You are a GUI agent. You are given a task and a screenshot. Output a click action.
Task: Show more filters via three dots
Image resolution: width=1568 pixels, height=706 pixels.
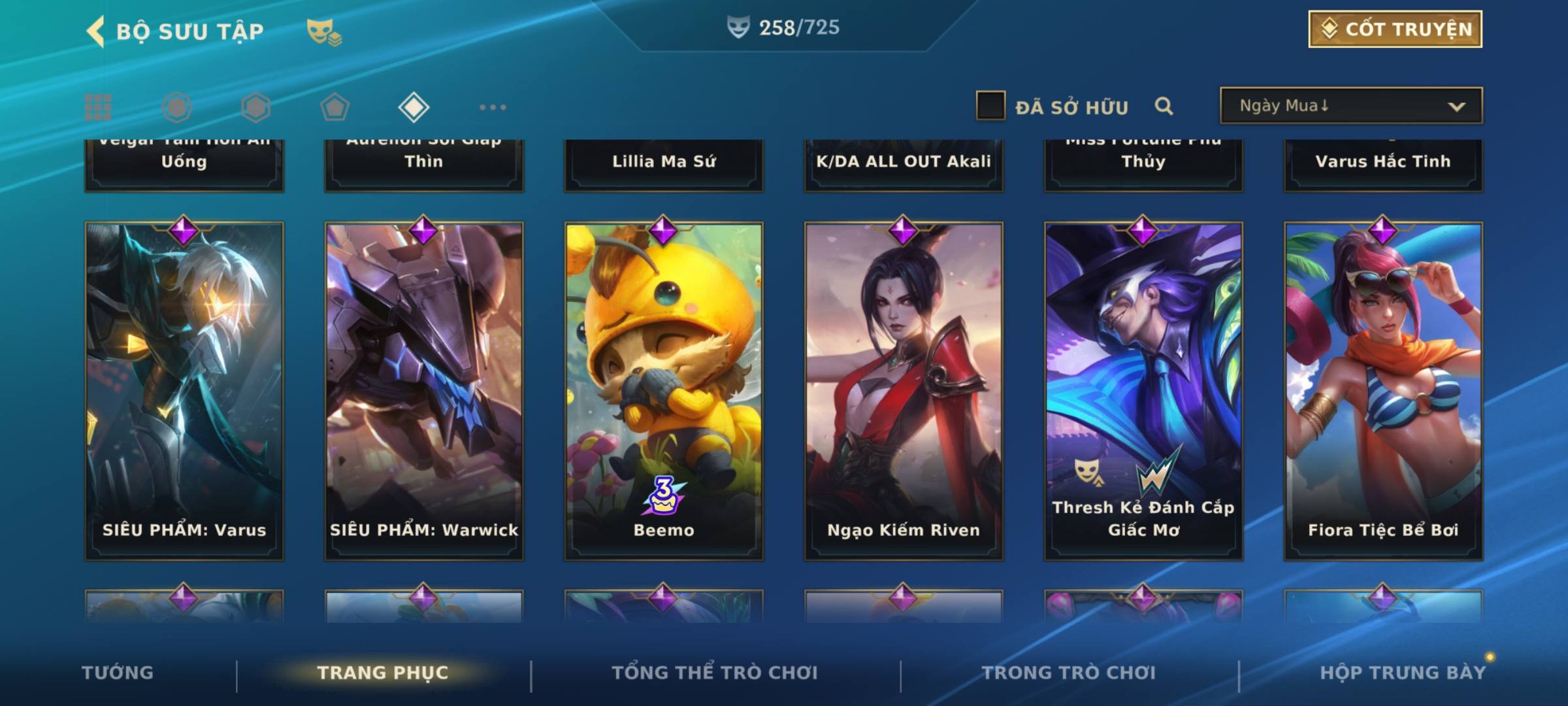[493, 107]
